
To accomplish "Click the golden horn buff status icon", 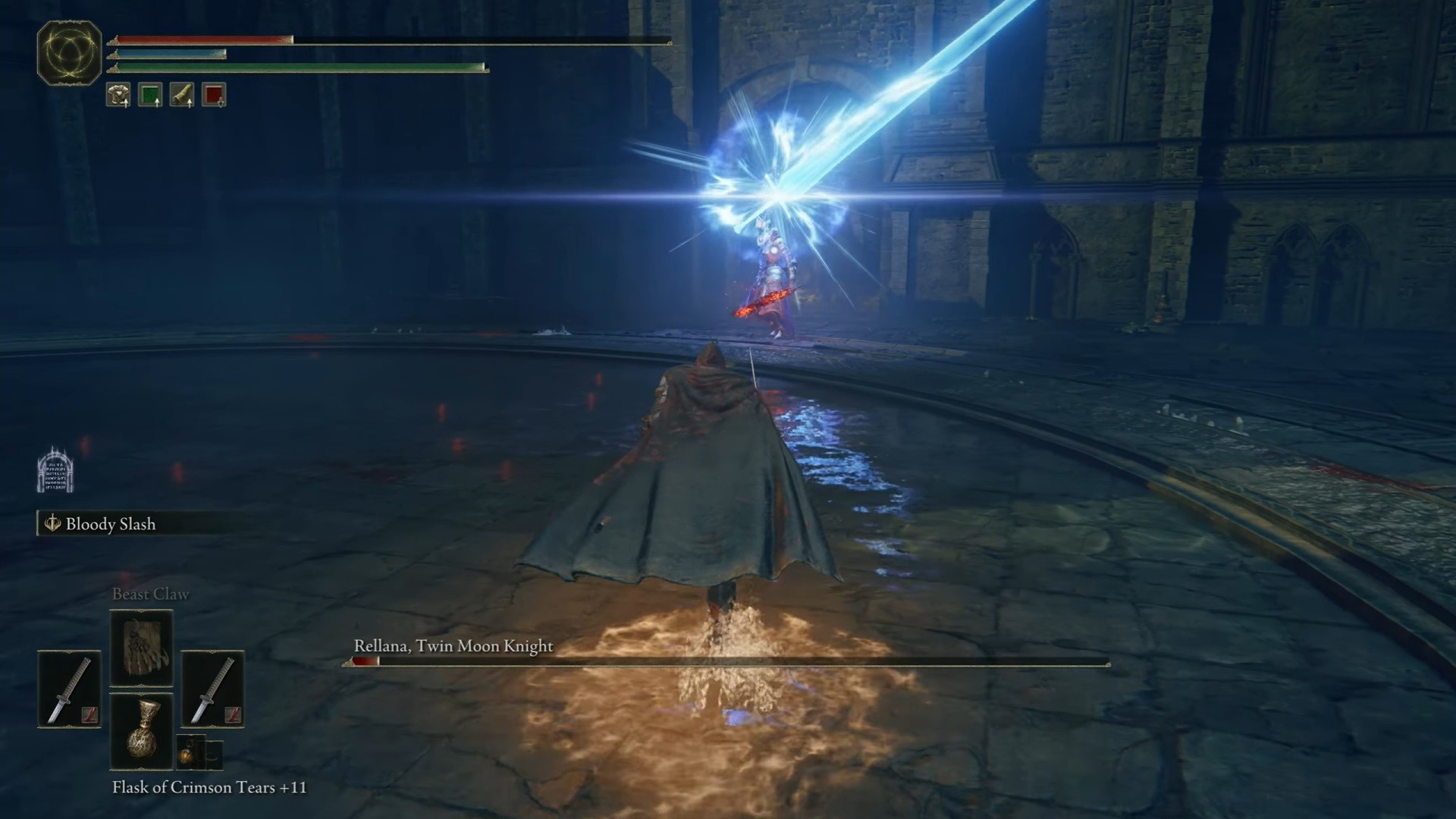I will (182, 95).
